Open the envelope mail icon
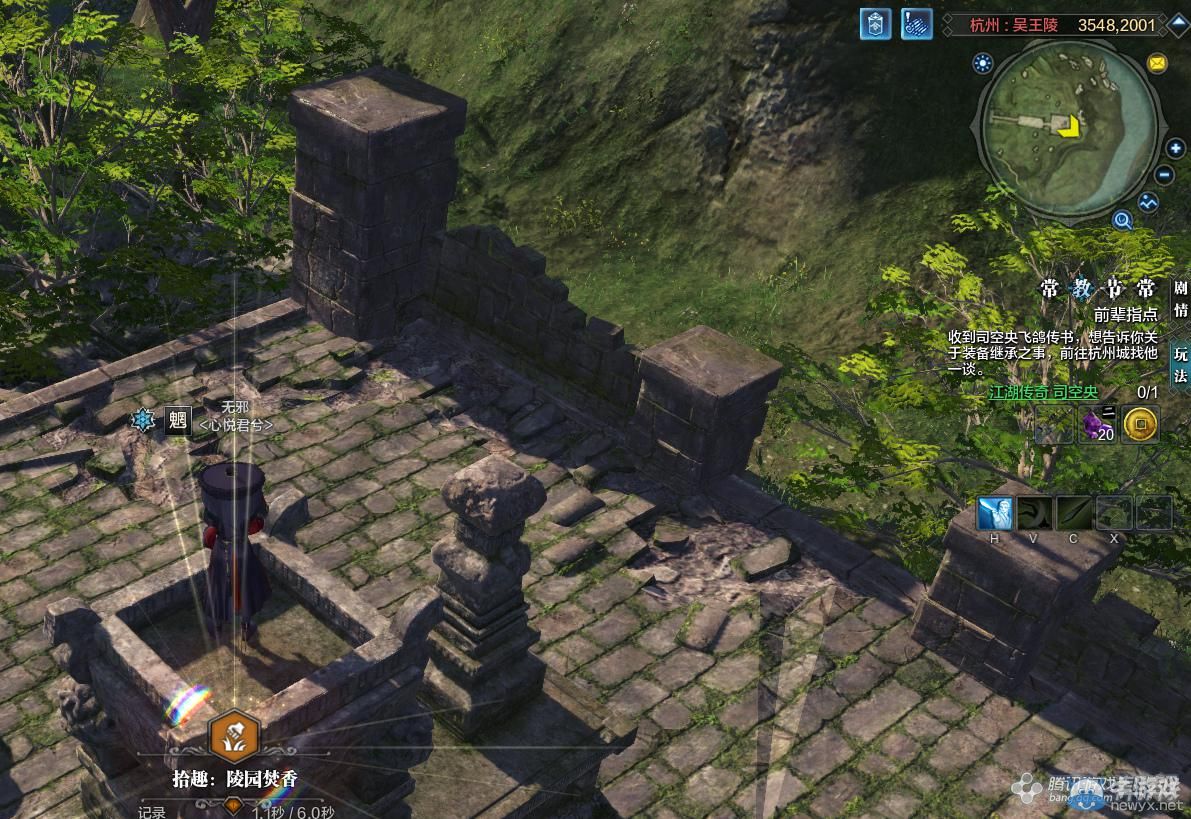This screenshot has height=819, width=1191. 1157,63
